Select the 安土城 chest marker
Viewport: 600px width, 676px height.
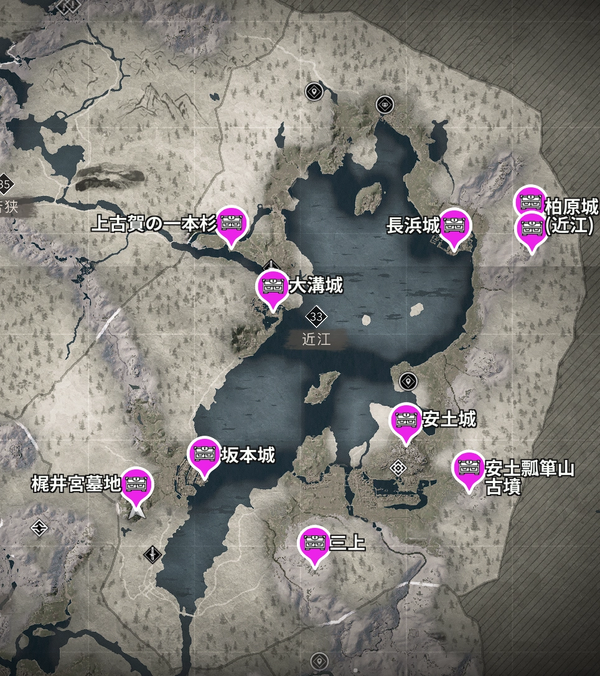pos(405,420)
